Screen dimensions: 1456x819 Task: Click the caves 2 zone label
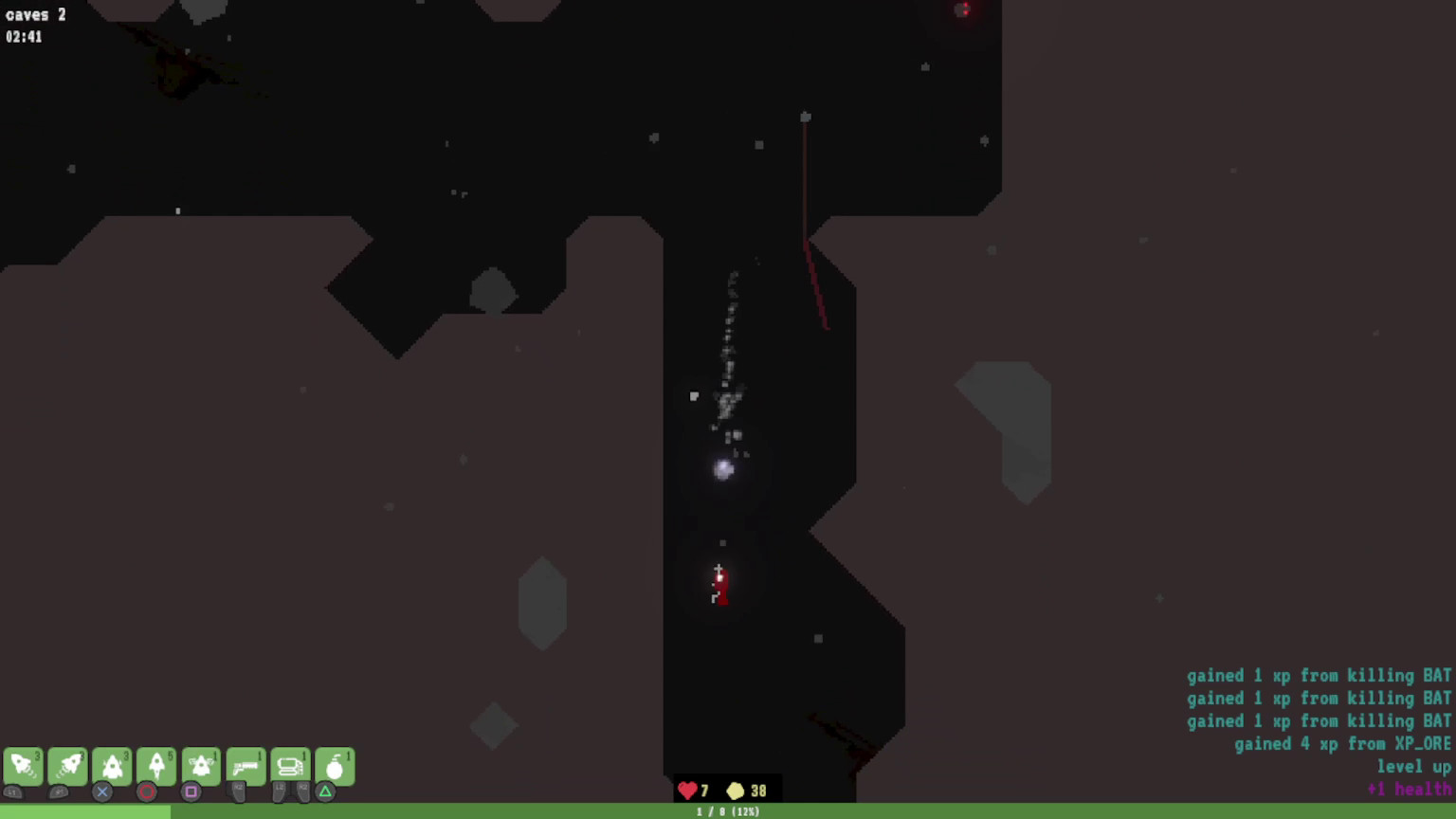[35, 14]
